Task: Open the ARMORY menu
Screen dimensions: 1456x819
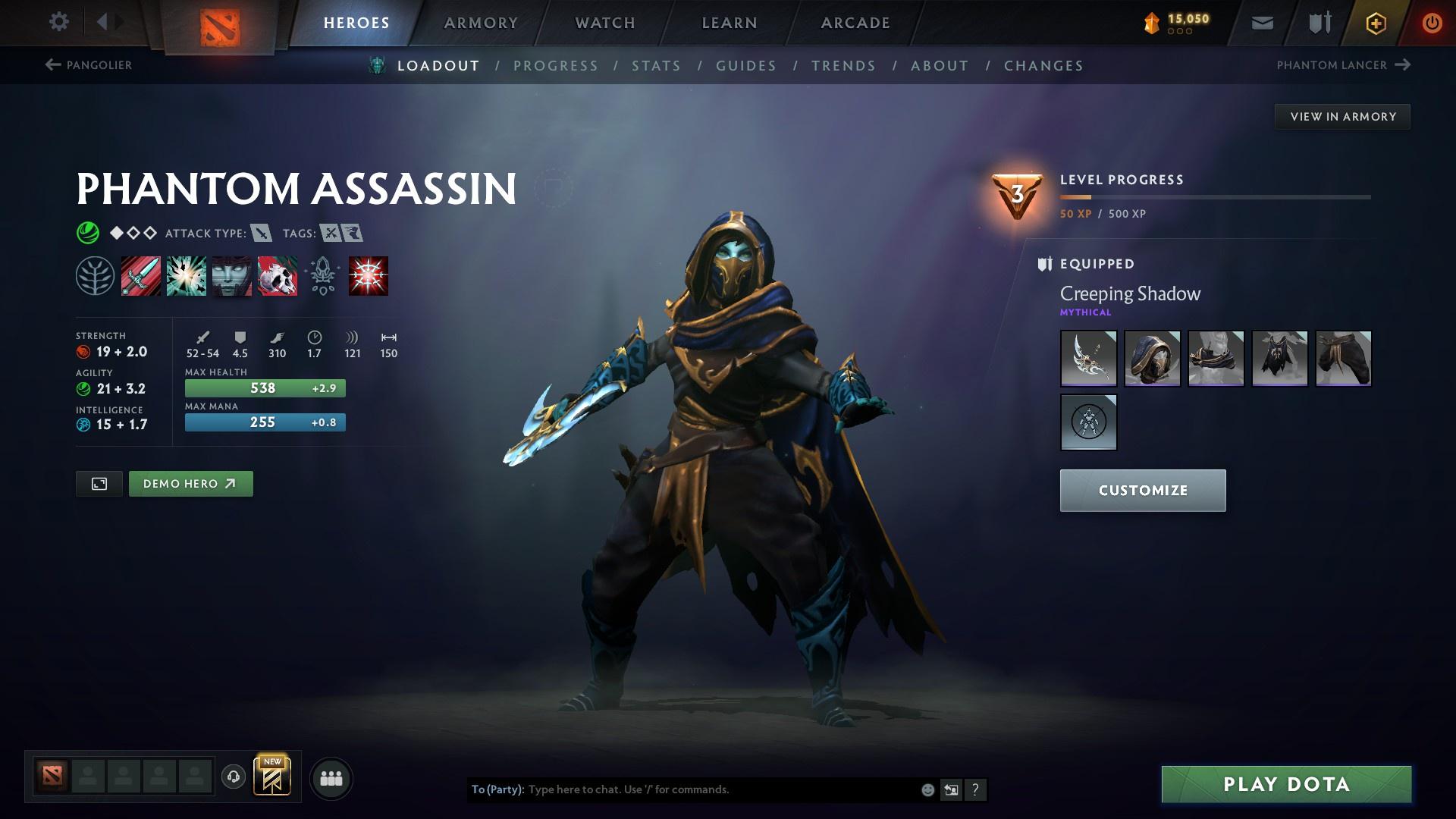Action: point(481,23)
